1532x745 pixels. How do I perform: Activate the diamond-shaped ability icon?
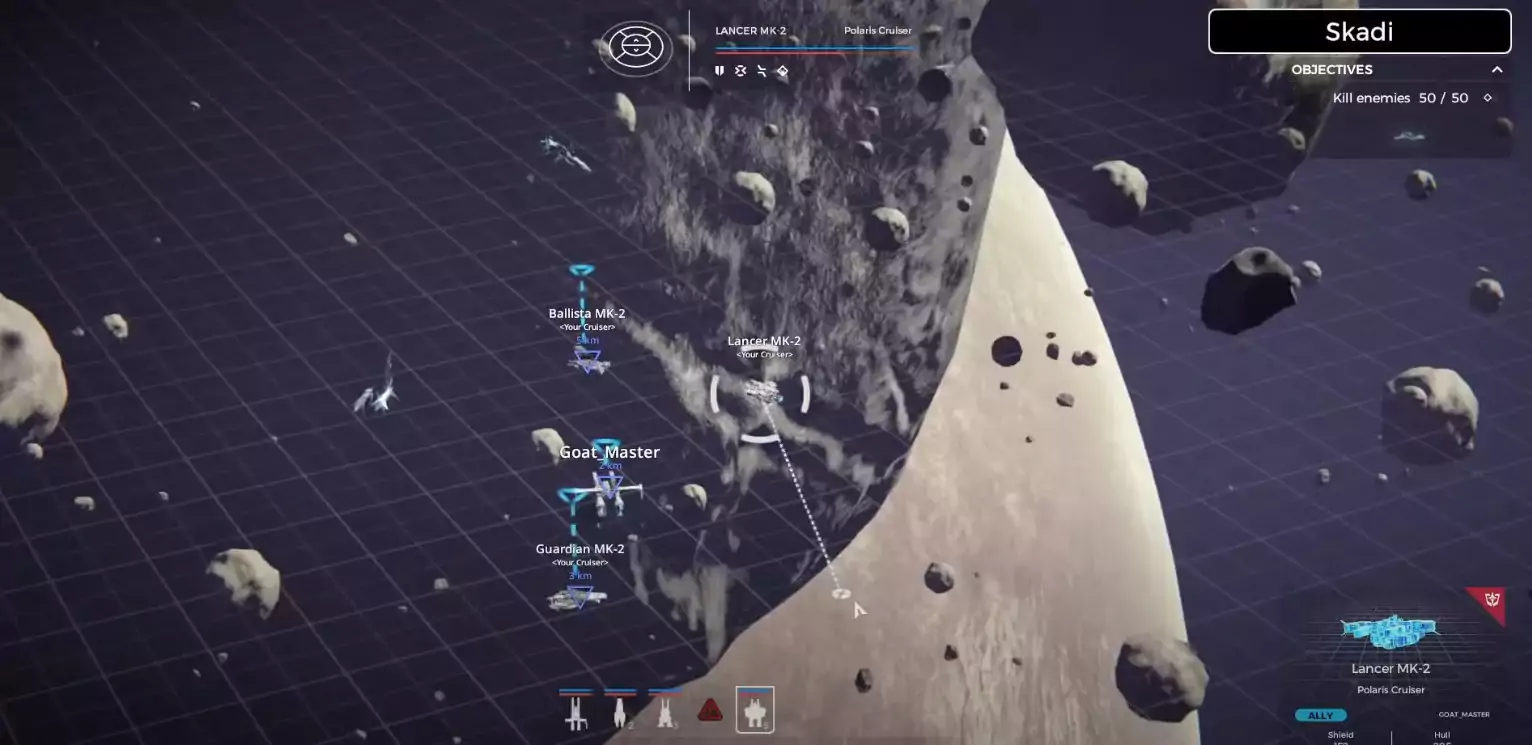(x=782, y=71)
